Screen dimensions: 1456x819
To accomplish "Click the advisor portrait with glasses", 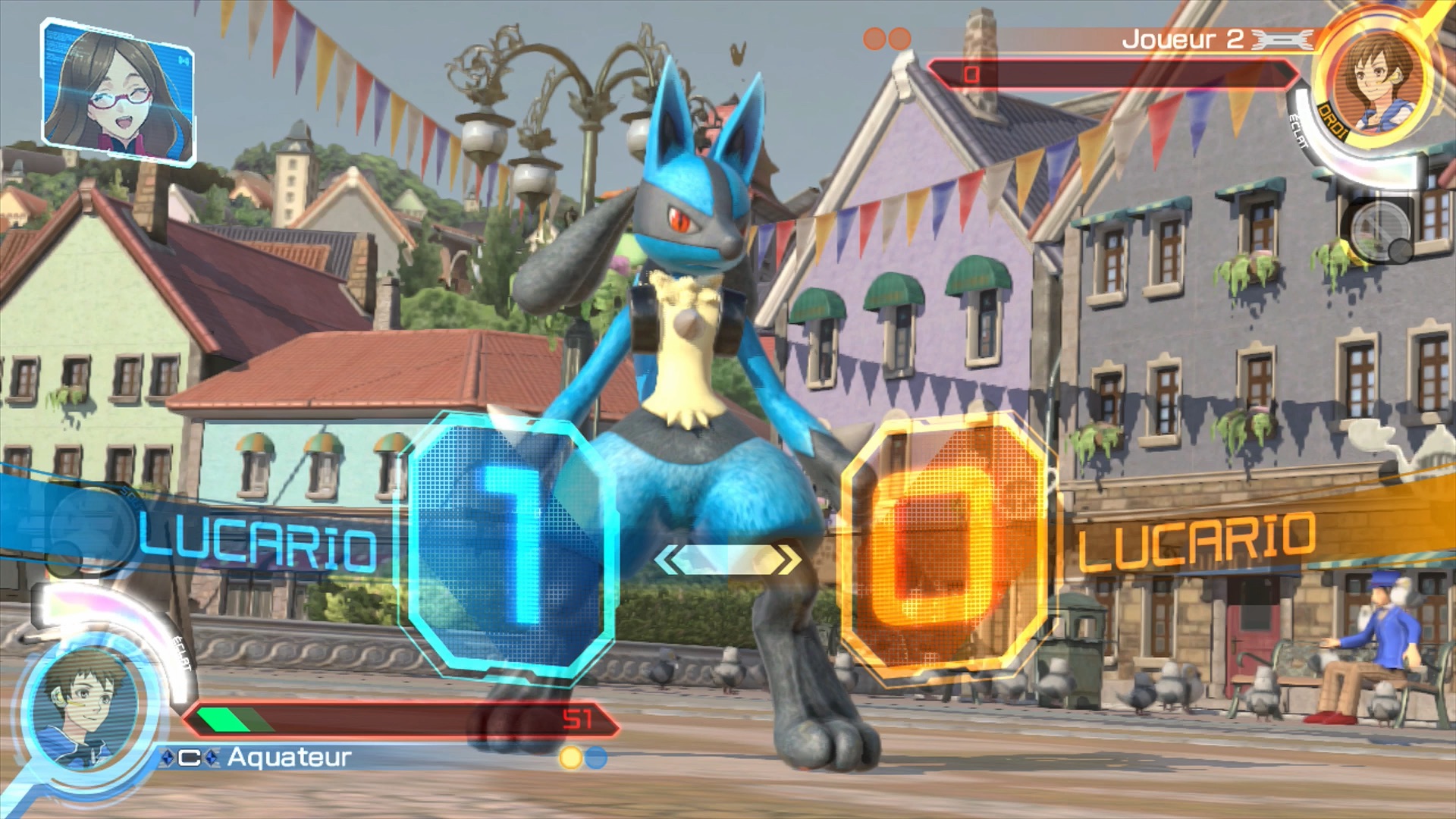I will (118, 91).
